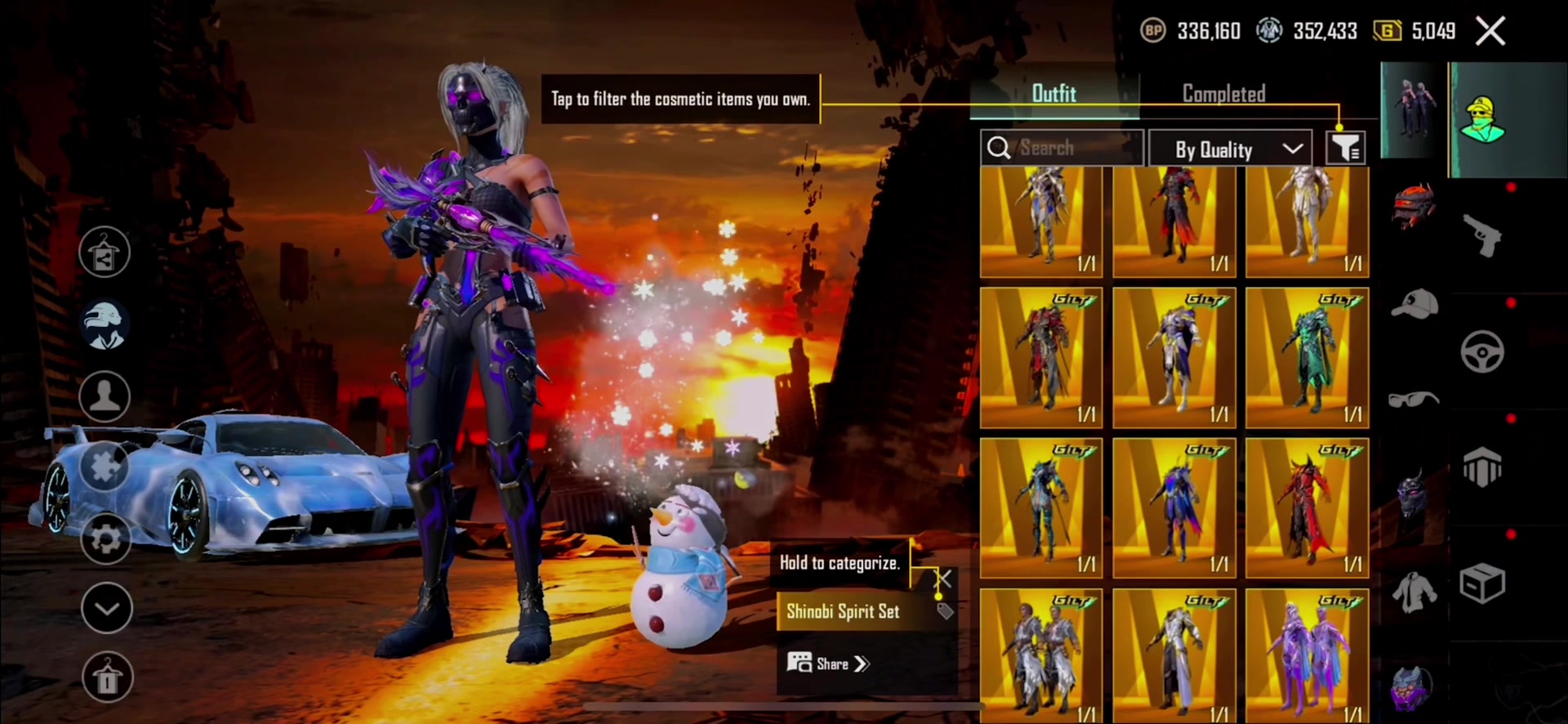
Task: Toggle the owned items filter funnel
Action: pyautogui.click(x=1345, y=149)
